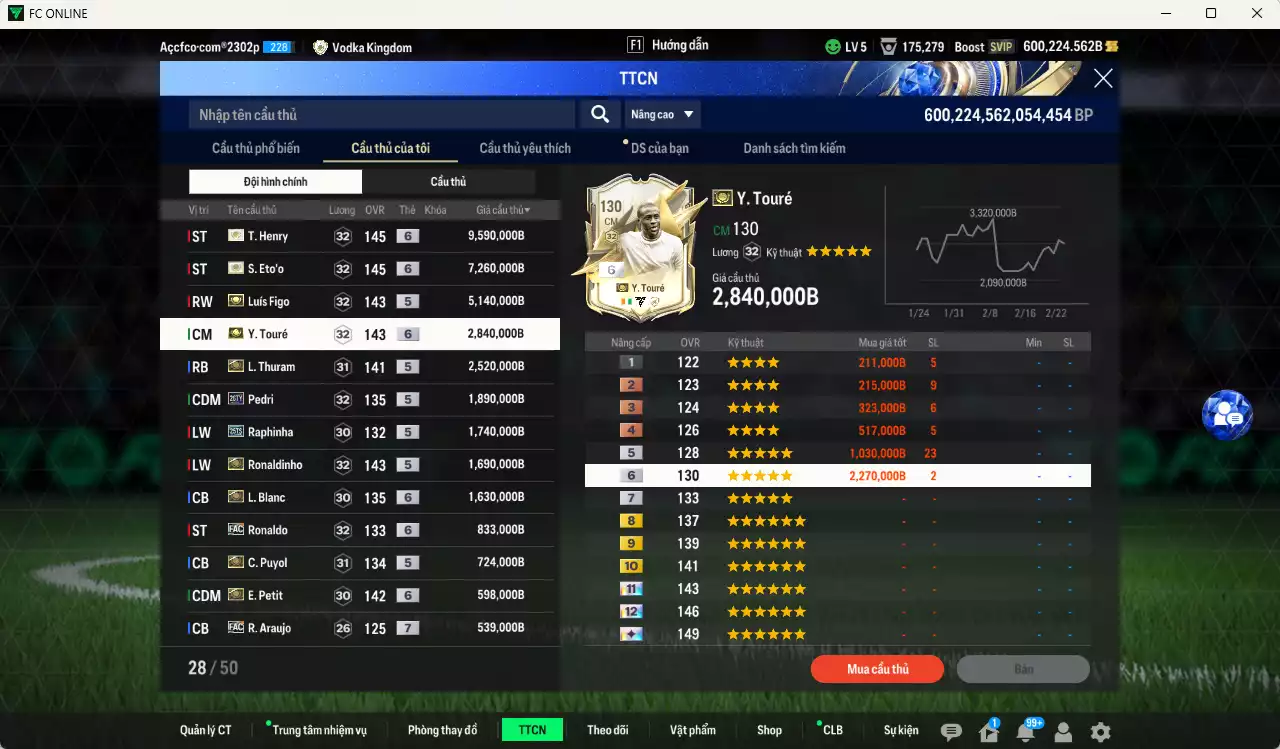Open the Hướng dẫn guide
This screenshot has height=749, width=1280.
(x=681, y=44)
